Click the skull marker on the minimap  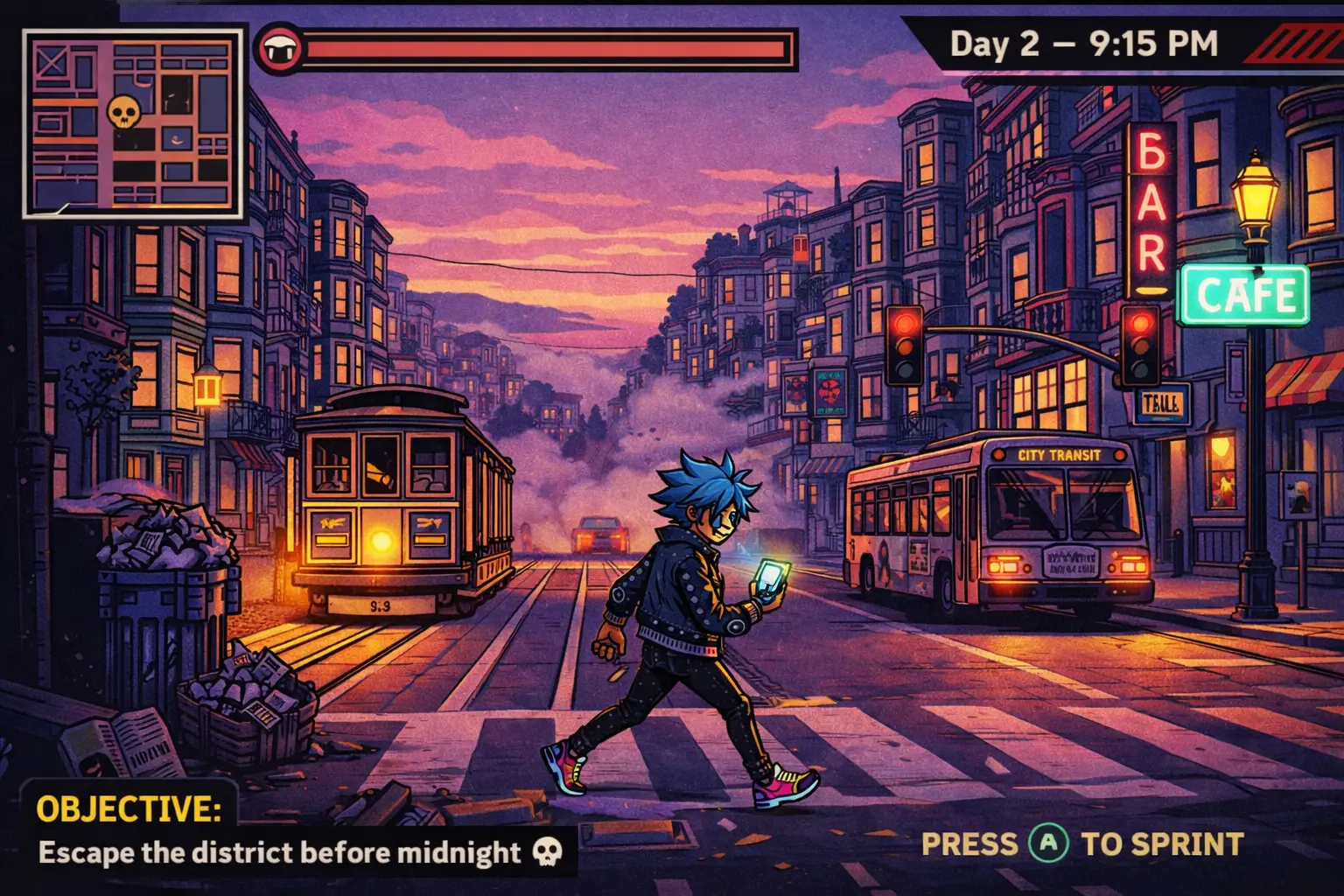pyautogui.click(x=124, y=112)
